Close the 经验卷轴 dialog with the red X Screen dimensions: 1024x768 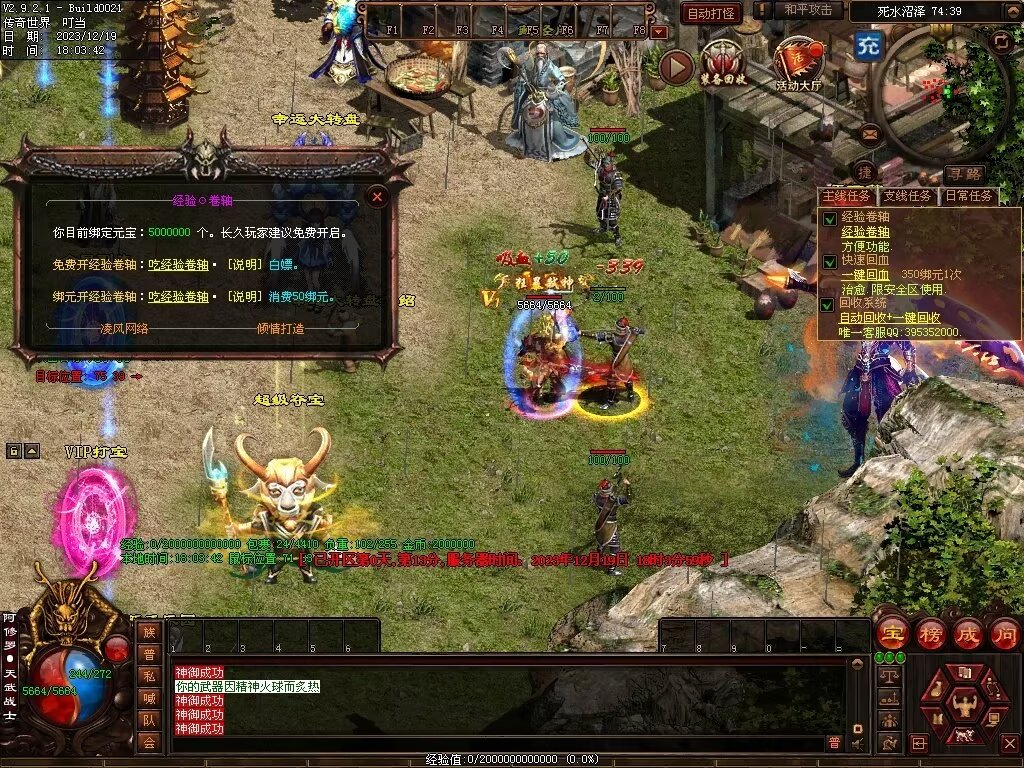pyautogui.click(x=377, y=197)
